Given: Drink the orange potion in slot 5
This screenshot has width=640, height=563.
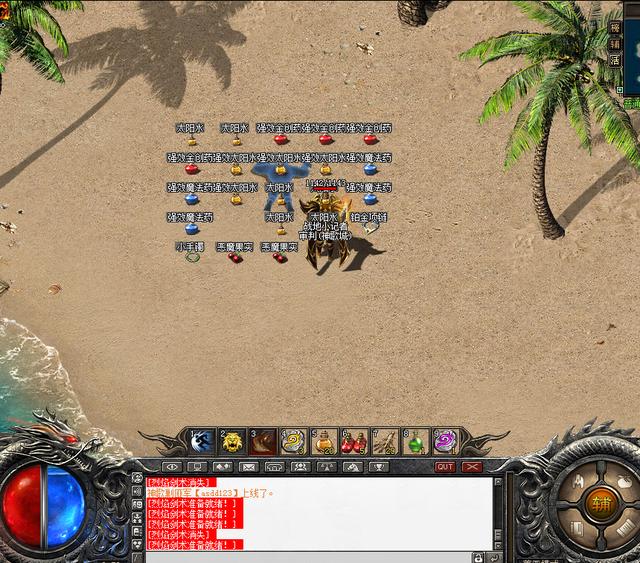Looking at the screenshot, I should 323,441.
